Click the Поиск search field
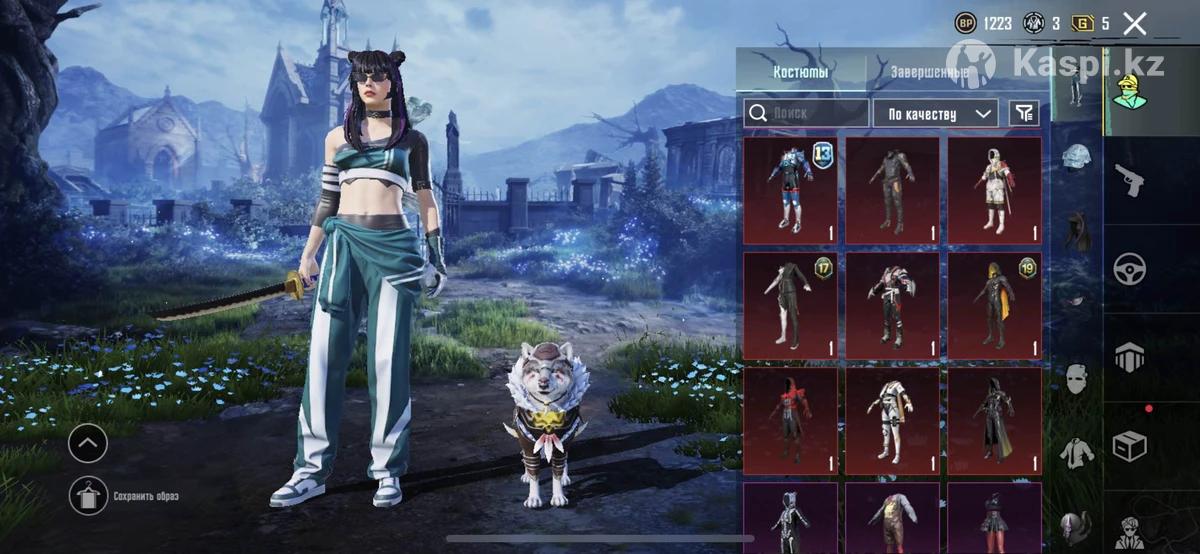Image resolution: width=1200 pixels, height=554 pixels. (806, 113)
